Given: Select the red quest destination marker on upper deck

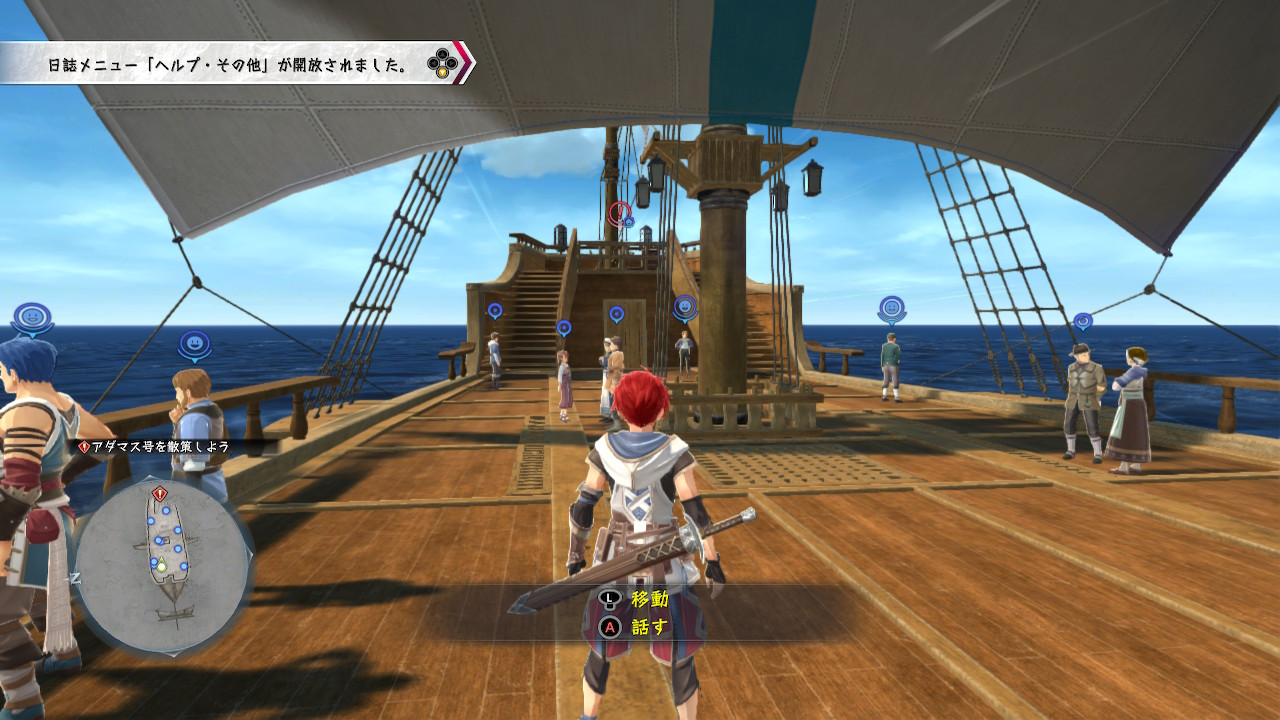Looking at the screenshot, I should pyautogui.click(x=620, y=212).
